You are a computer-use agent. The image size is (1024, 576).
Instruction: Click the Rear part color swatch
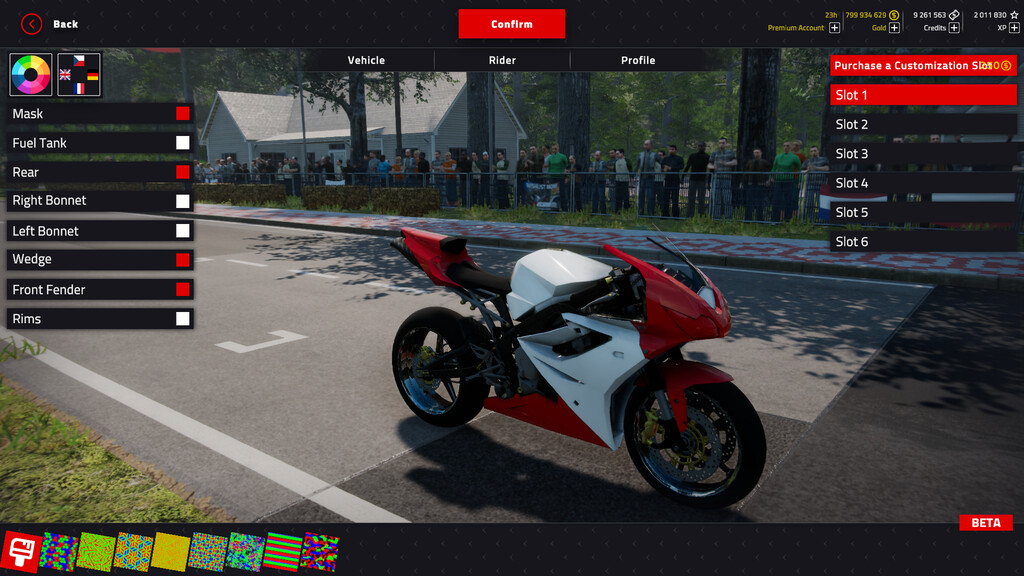pyautogui.click(x=183, y=172)
